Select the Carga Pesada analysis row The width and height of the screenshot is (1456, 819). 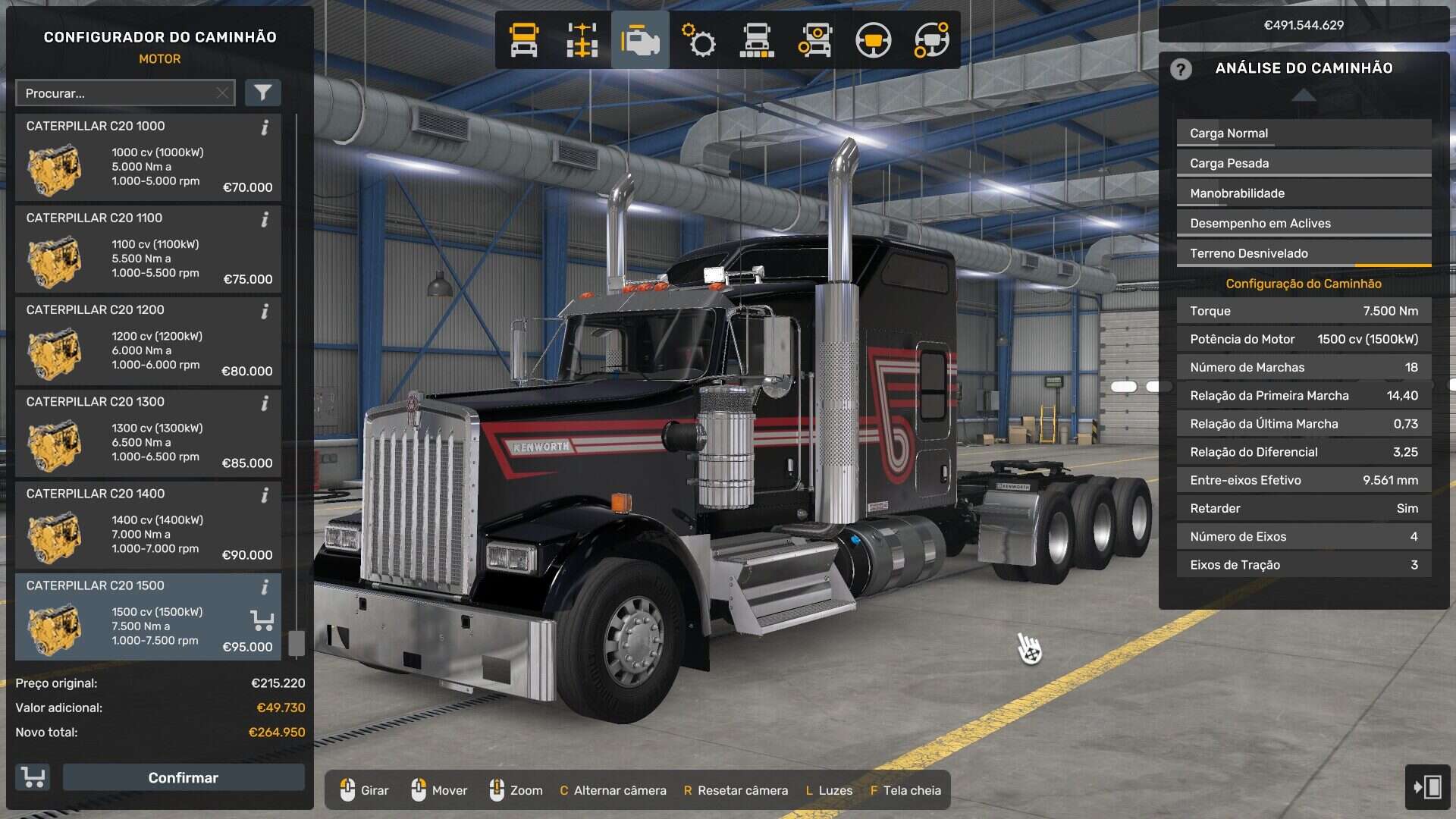click(1303, 163)
